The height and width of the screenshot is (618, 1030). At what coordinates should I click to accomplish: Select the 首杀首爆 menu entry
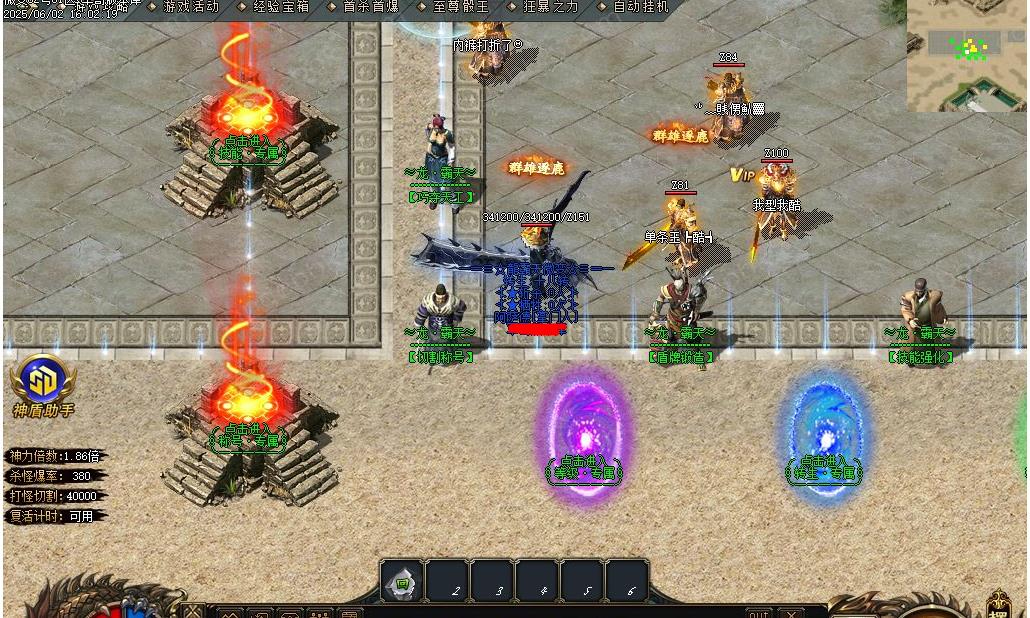pos(370,6)
